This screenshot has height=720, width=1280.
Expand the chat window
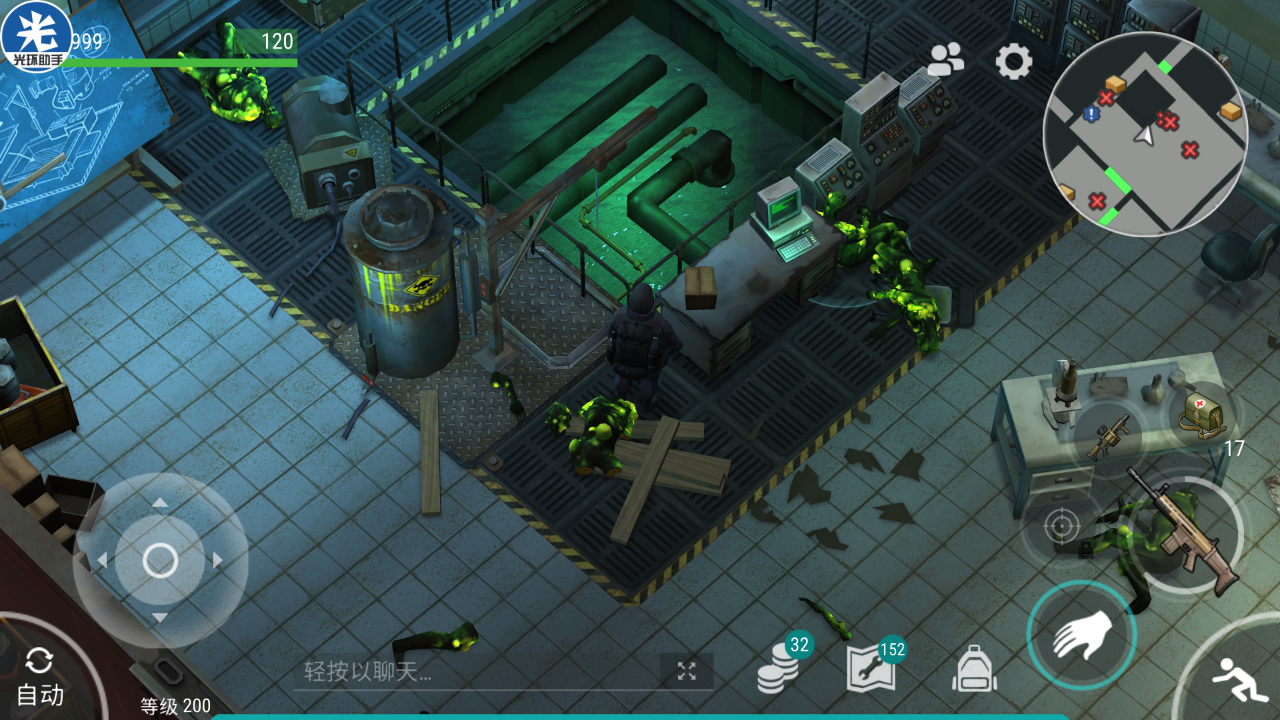click(686, 671)
